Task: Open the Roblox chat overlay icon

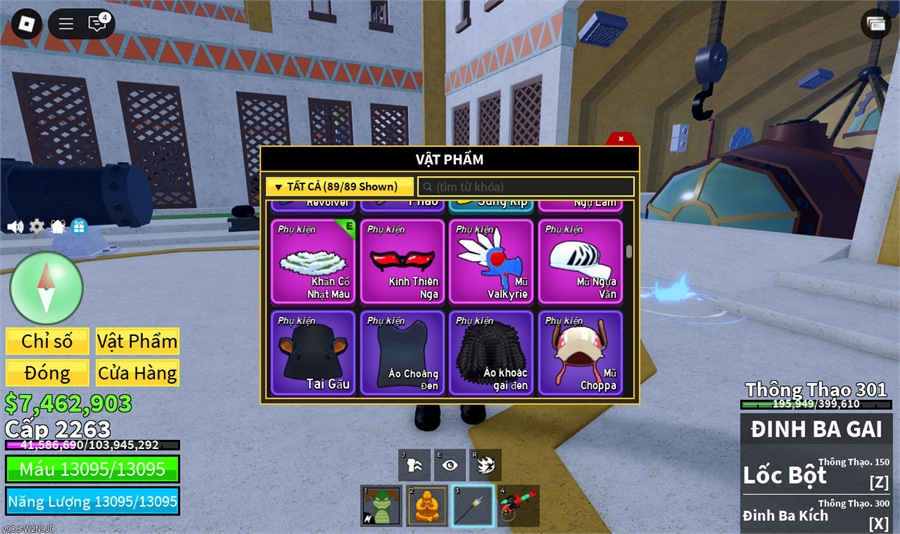Action: tap(97, 24)
